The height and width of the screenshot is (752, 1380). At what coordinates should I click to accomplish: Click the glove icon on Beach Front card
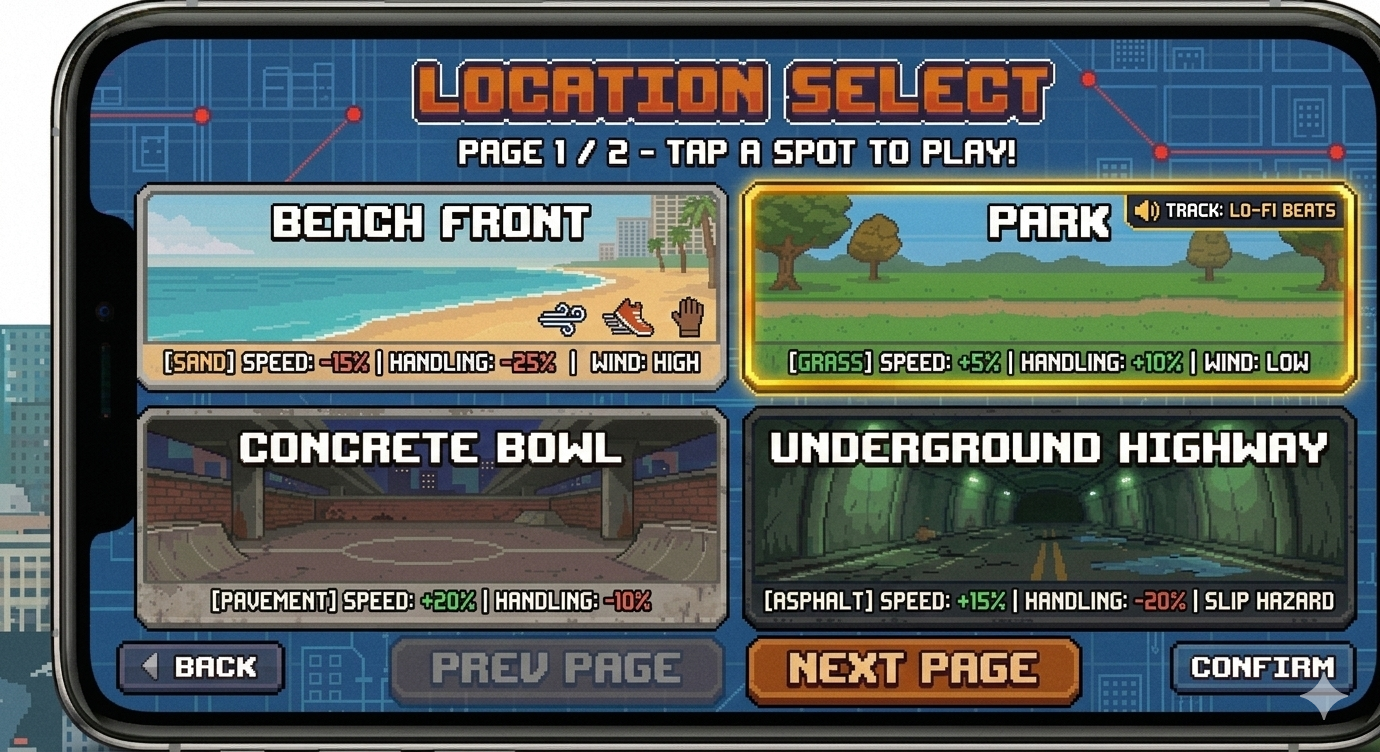(x=688, y=318)
